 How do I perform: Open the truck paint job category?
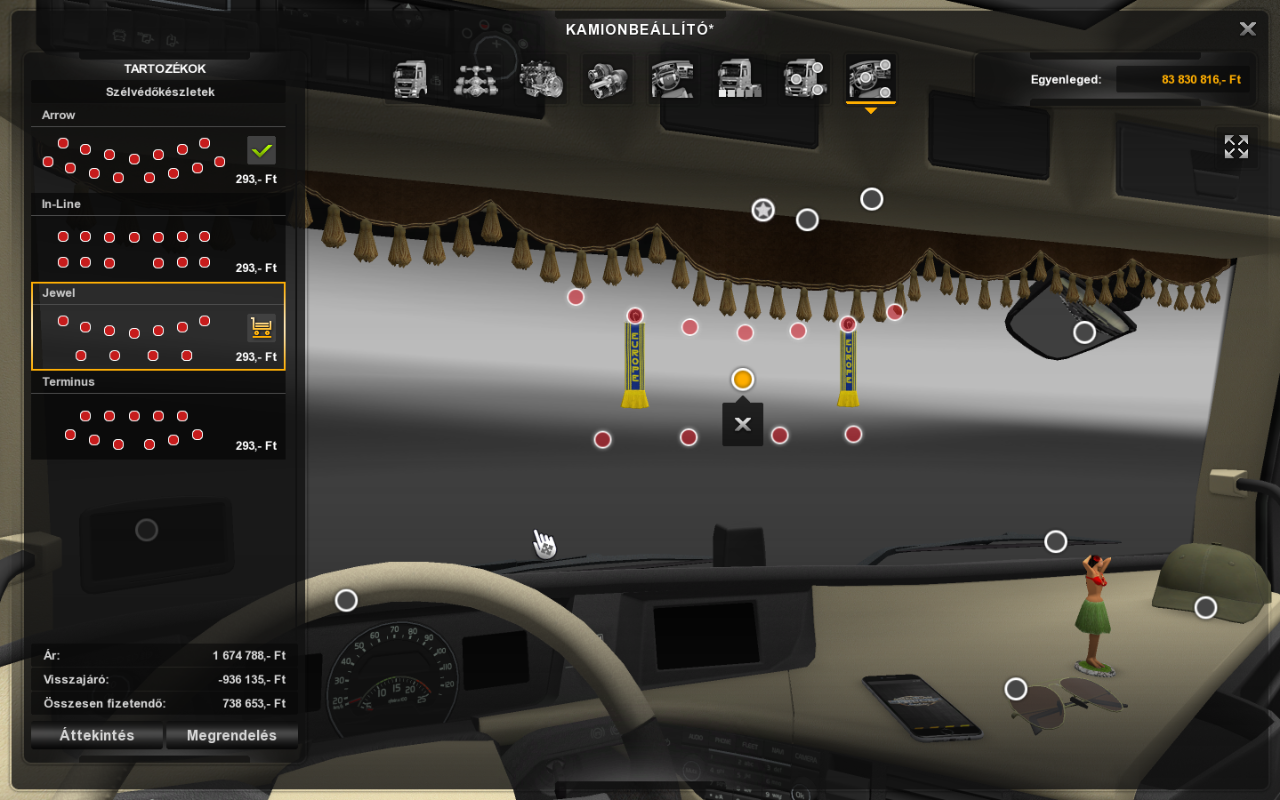740,79
